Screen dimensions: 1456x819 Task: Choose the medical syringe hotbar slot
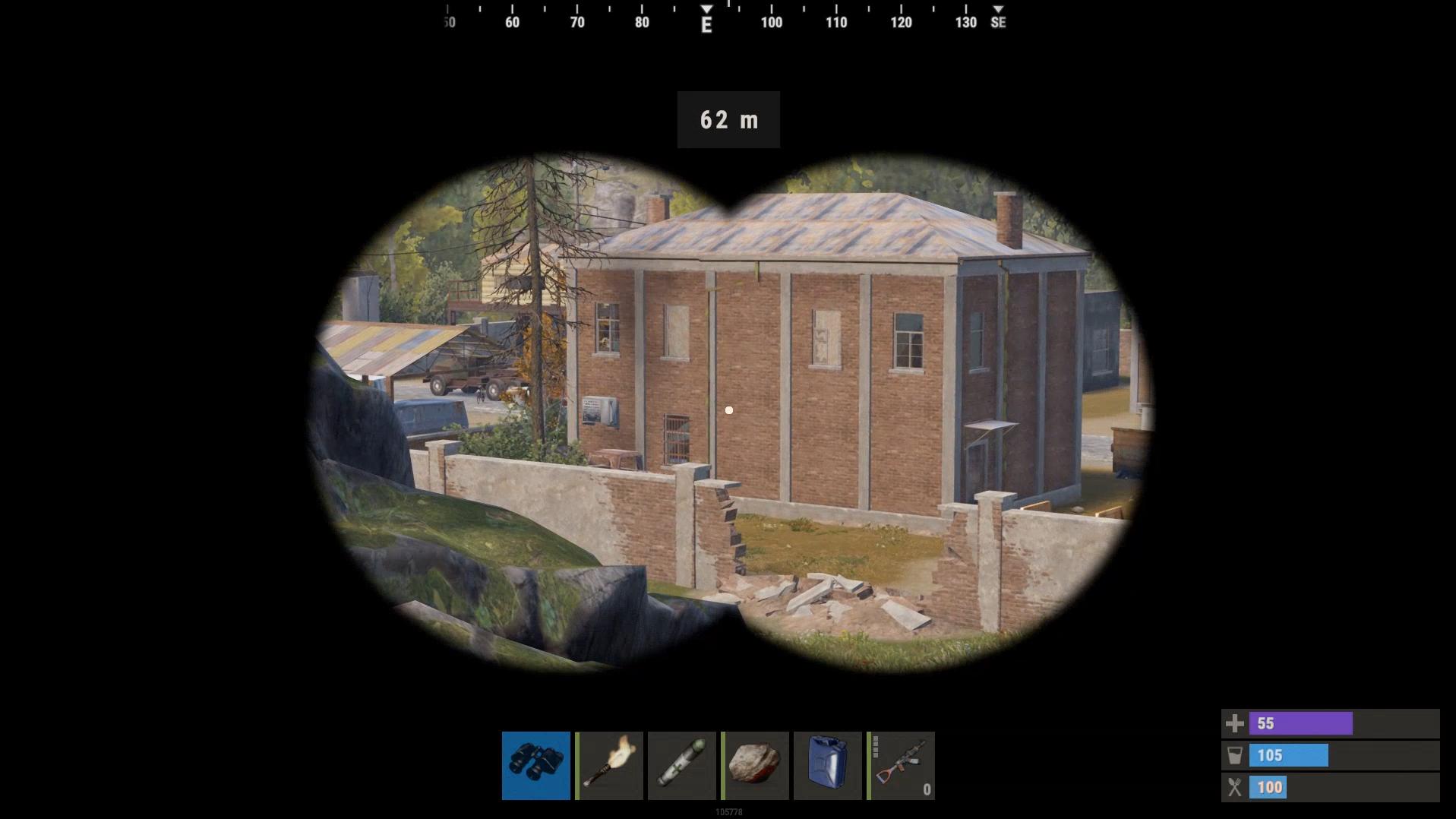[x=682, y=765]
